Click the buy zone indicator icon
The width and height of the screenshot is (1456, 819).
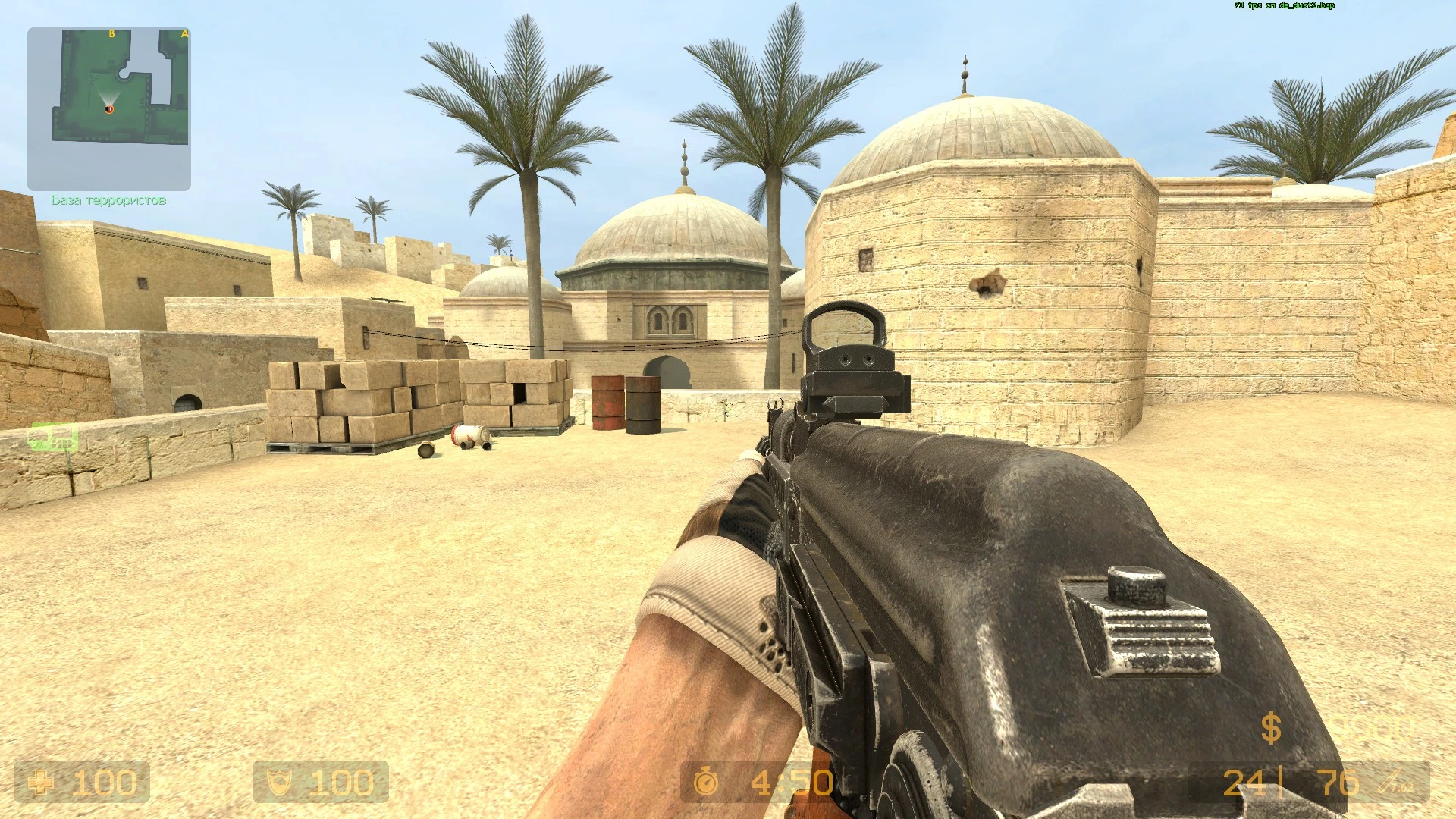[51, 438]
